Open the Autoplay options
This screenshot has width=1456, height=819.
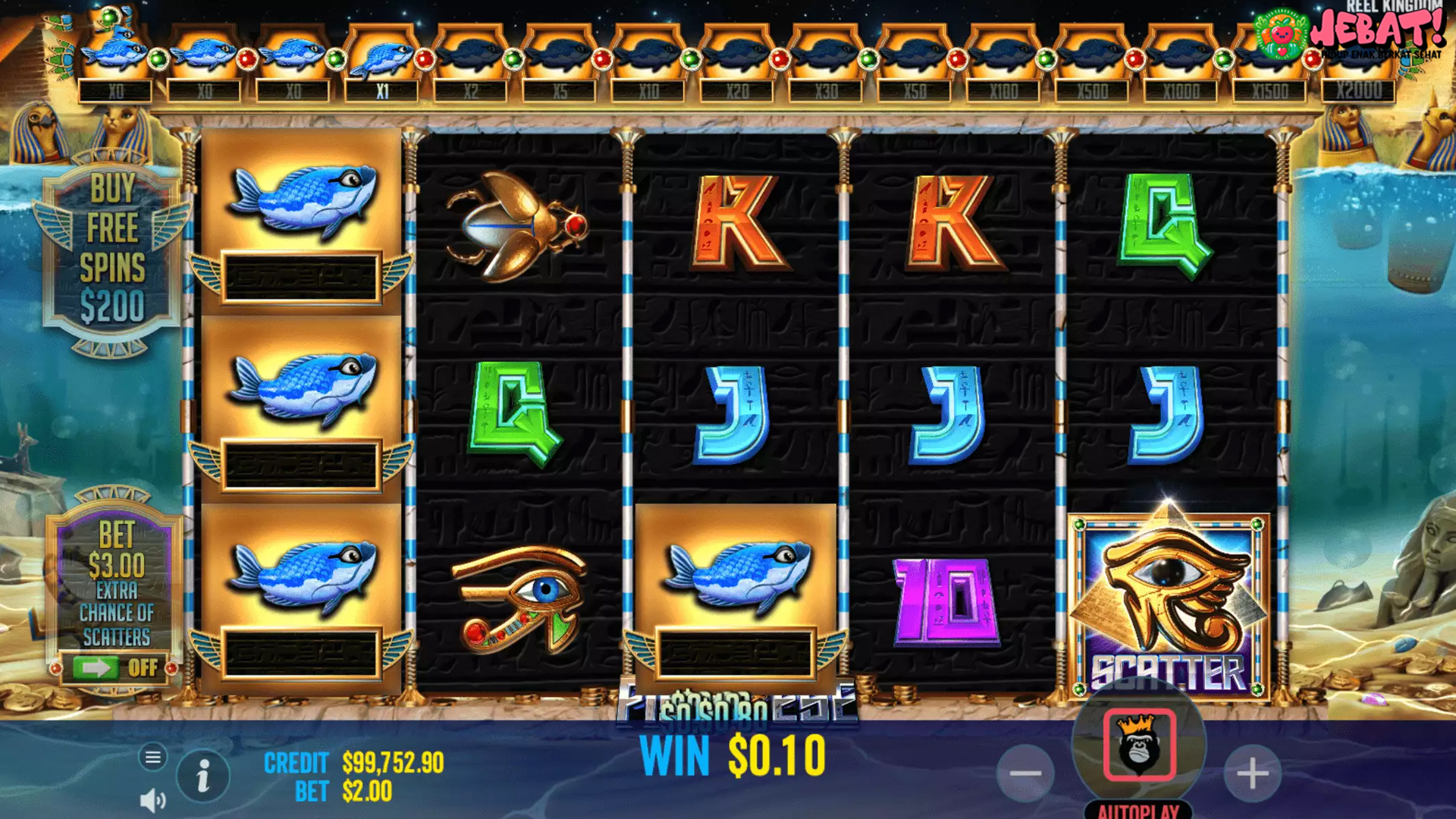[x=1138, y=810]
